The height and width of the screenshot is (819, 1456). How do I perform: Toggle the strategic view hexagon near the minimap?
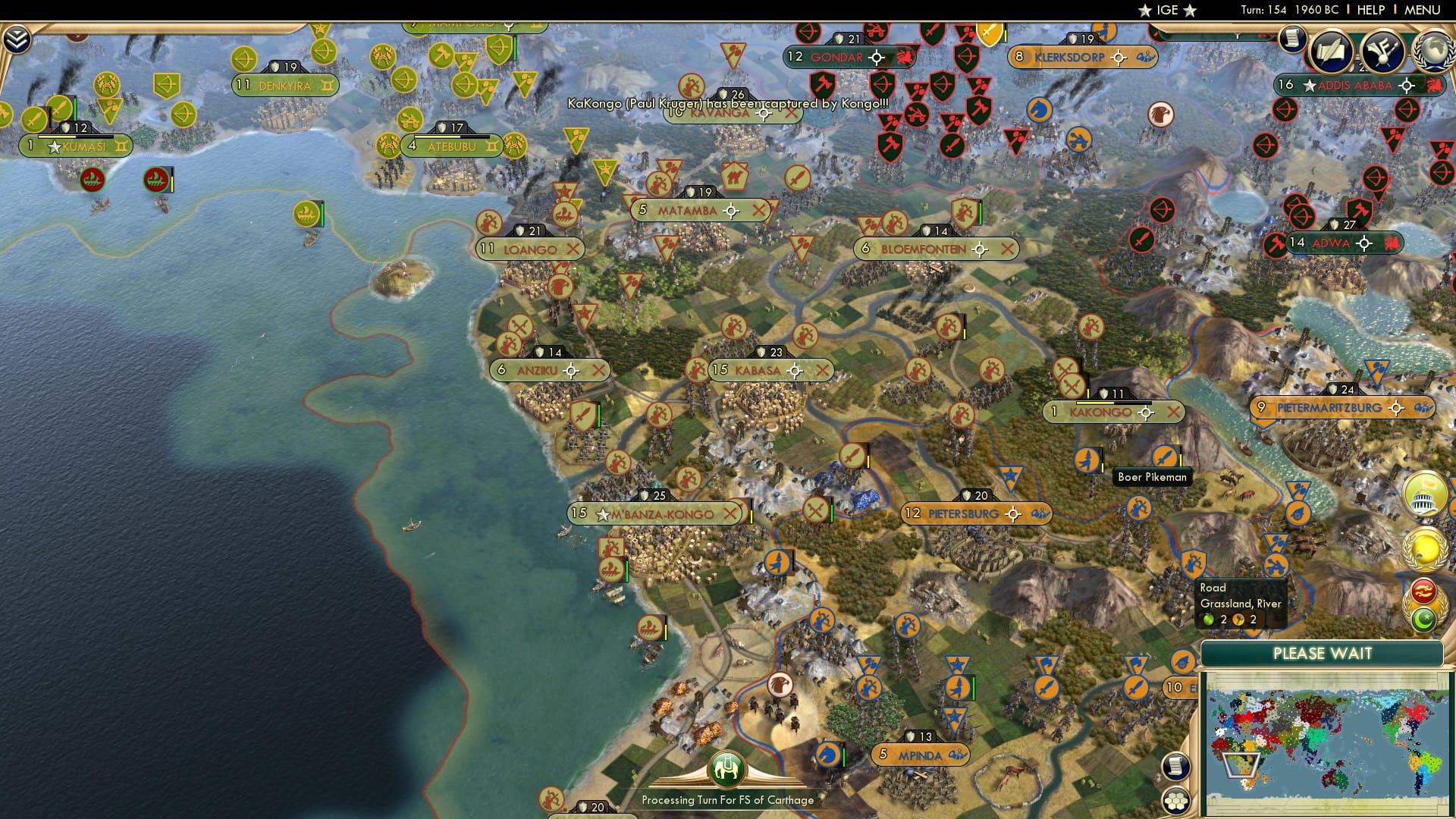[1178, 801]
